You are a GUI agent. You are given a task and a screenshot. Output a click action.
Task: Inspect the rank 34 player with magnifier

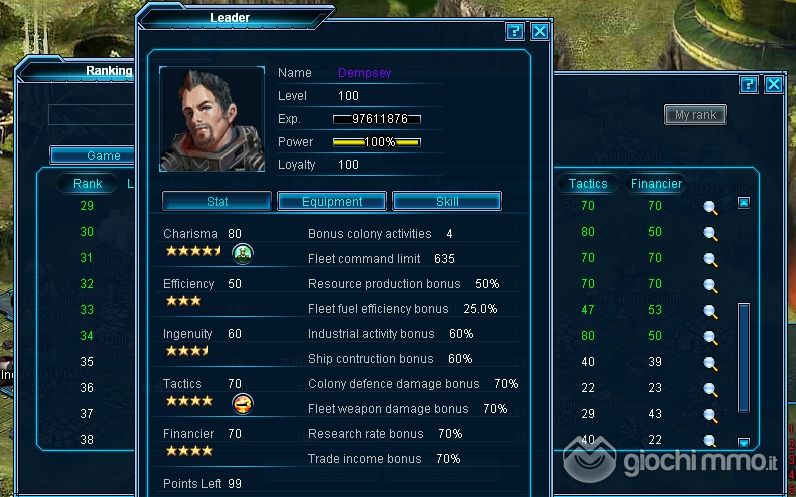[x=710, y=337]
